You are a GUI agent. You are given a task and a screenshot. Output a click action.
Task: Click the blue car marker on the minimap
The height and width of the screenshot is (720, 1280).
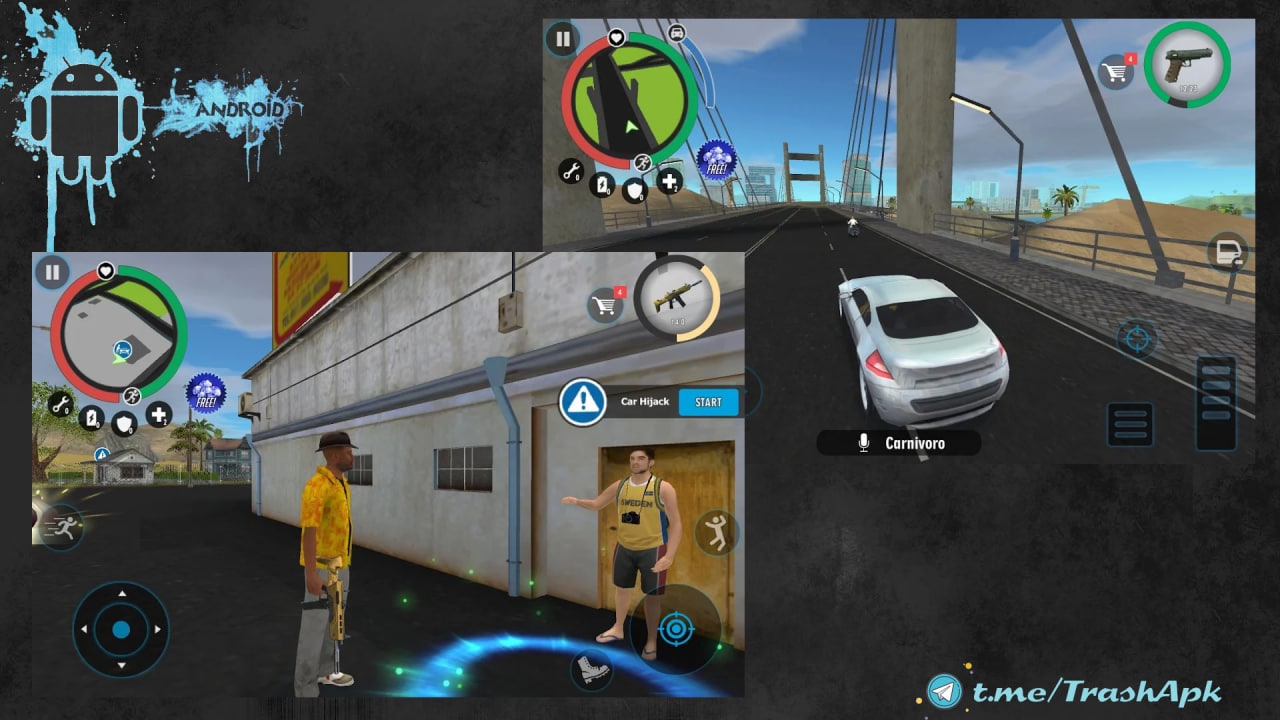[123, 349]
